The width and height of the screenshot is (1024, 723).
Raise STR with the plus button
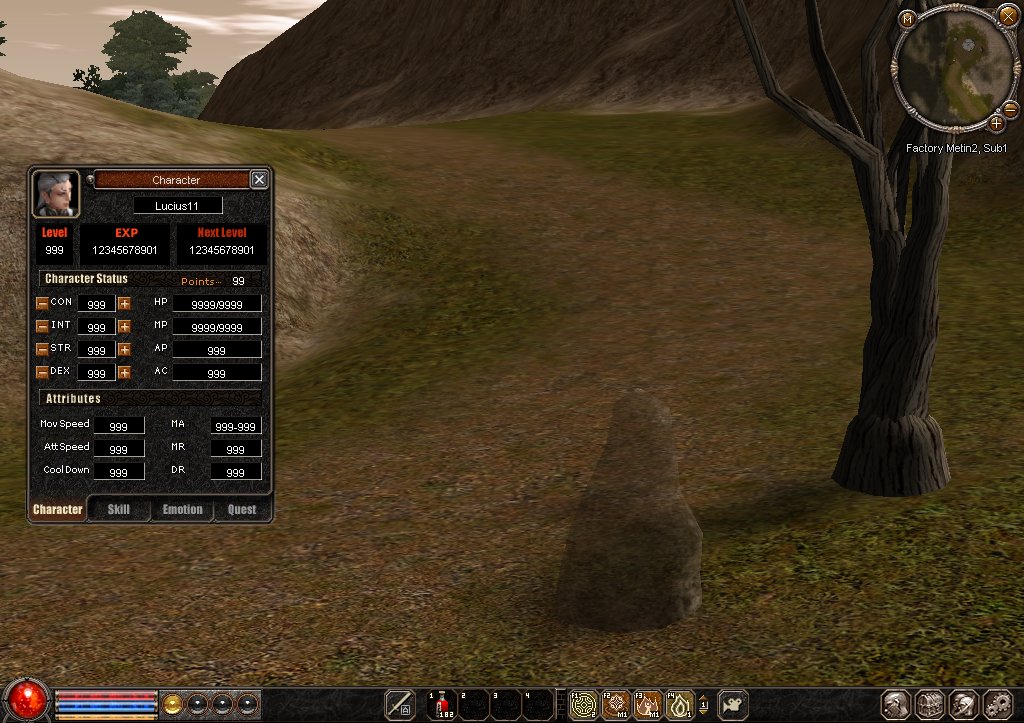pos(124,349)
